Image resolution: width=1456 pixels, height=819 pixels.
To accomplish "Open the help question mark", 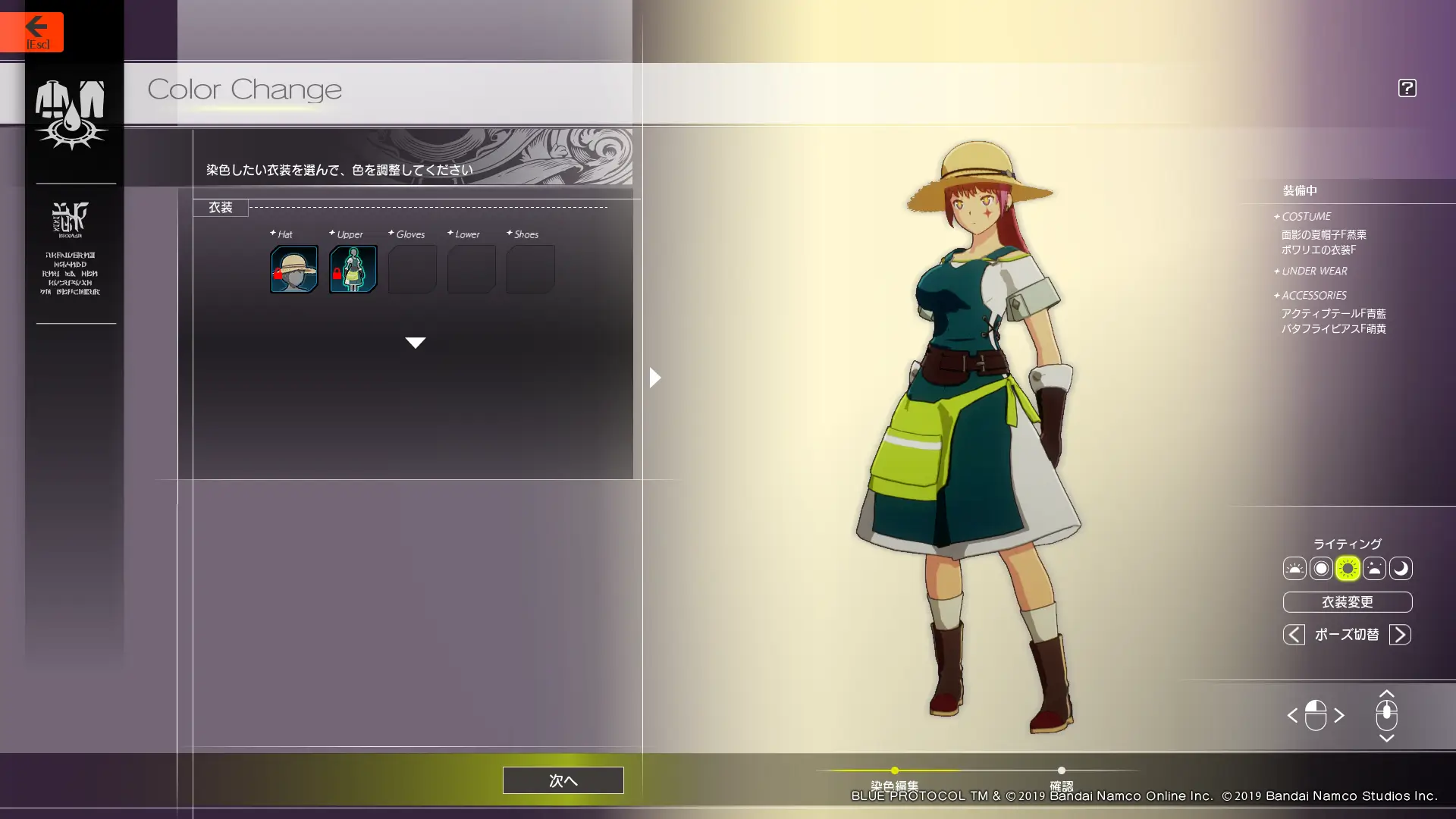I will 1407,88.
